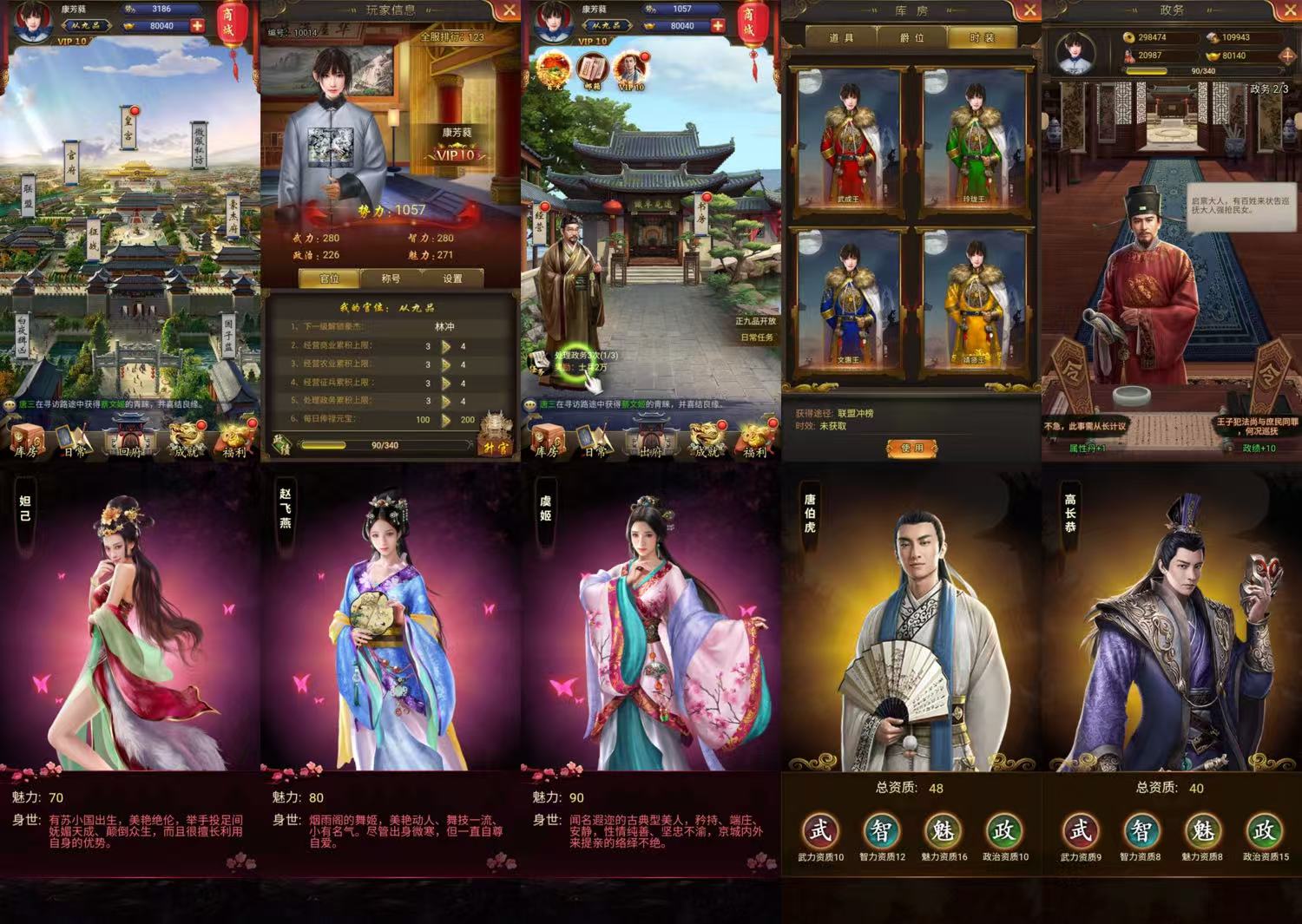Open the 皇宫 palace banner
This screenshot has height=924, width=1302.
point(128,128)
